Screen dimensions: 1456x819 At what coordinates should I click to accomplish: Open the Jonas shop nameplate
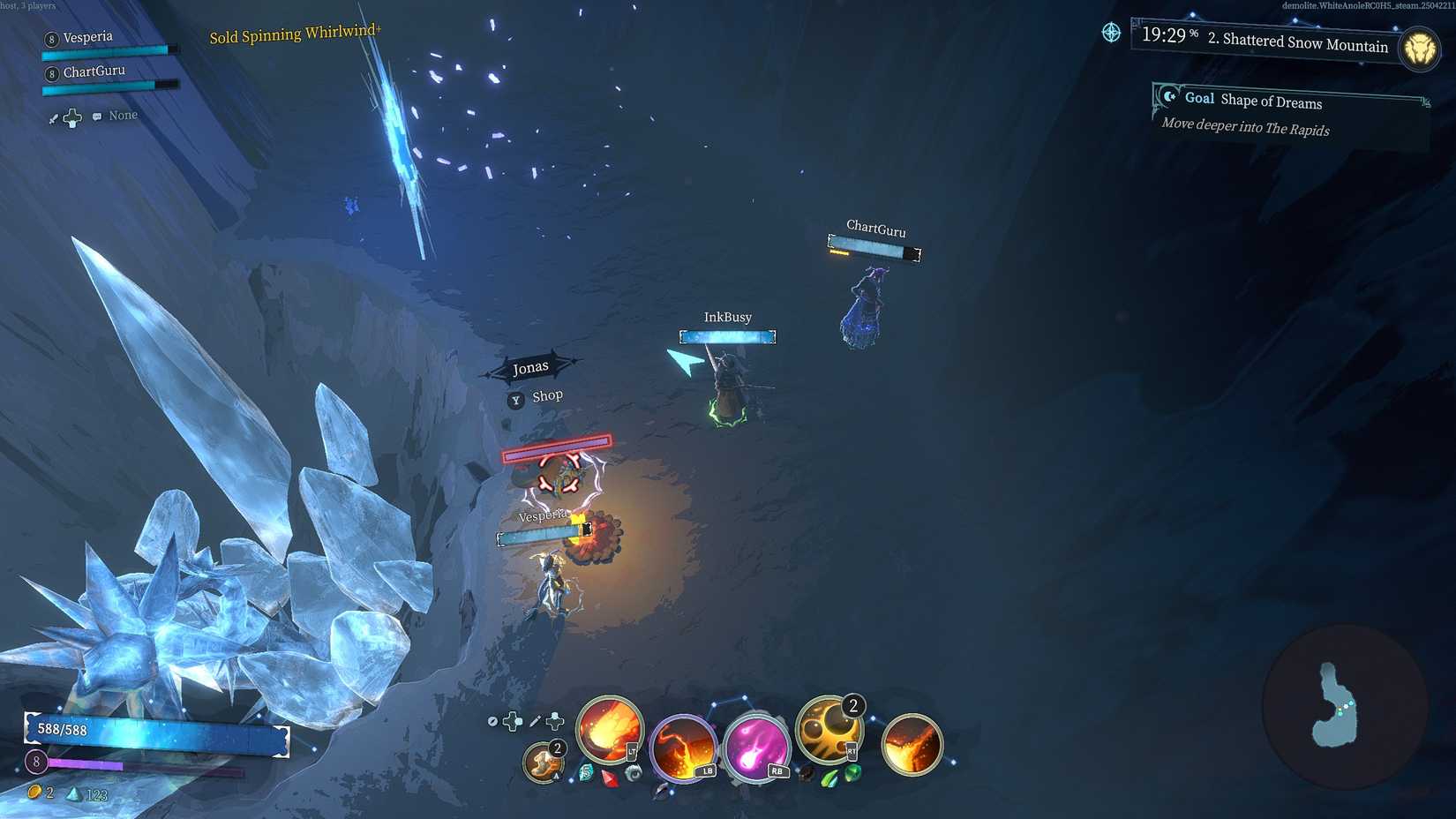(530, 368)
